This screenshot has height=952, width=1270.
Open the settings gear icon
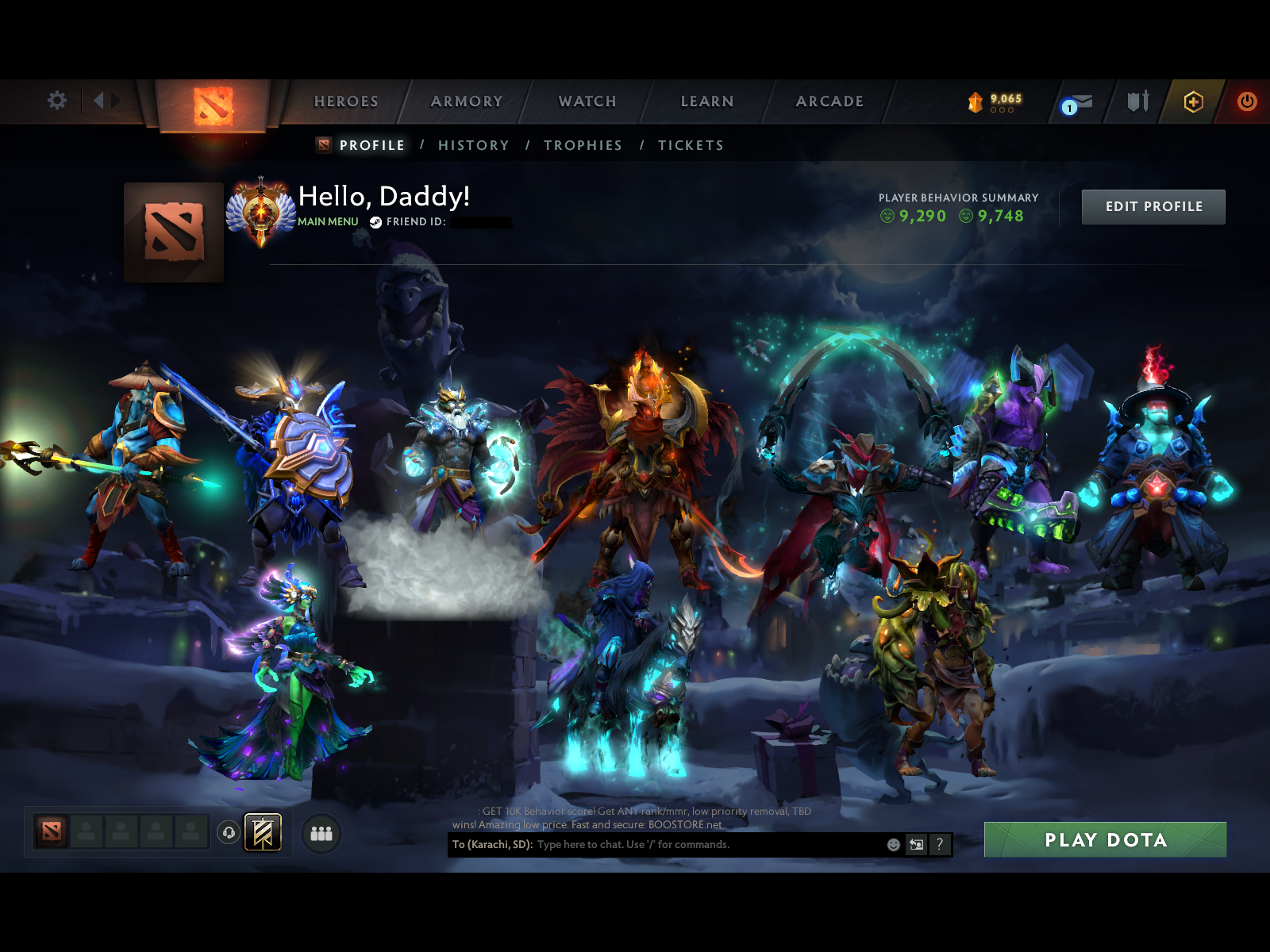click(56, 101)
